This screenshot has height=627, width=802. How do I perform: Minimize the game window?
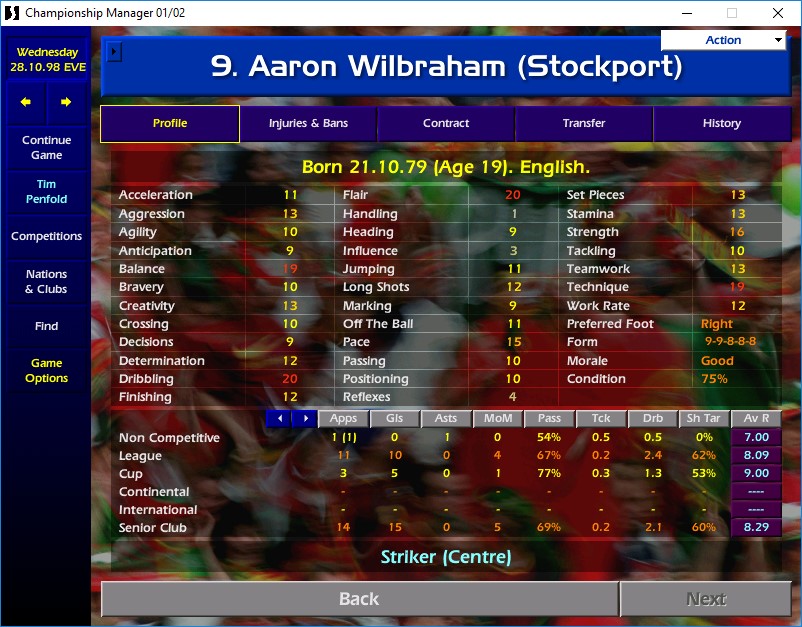pyautogui.click(x=686, y=13)
